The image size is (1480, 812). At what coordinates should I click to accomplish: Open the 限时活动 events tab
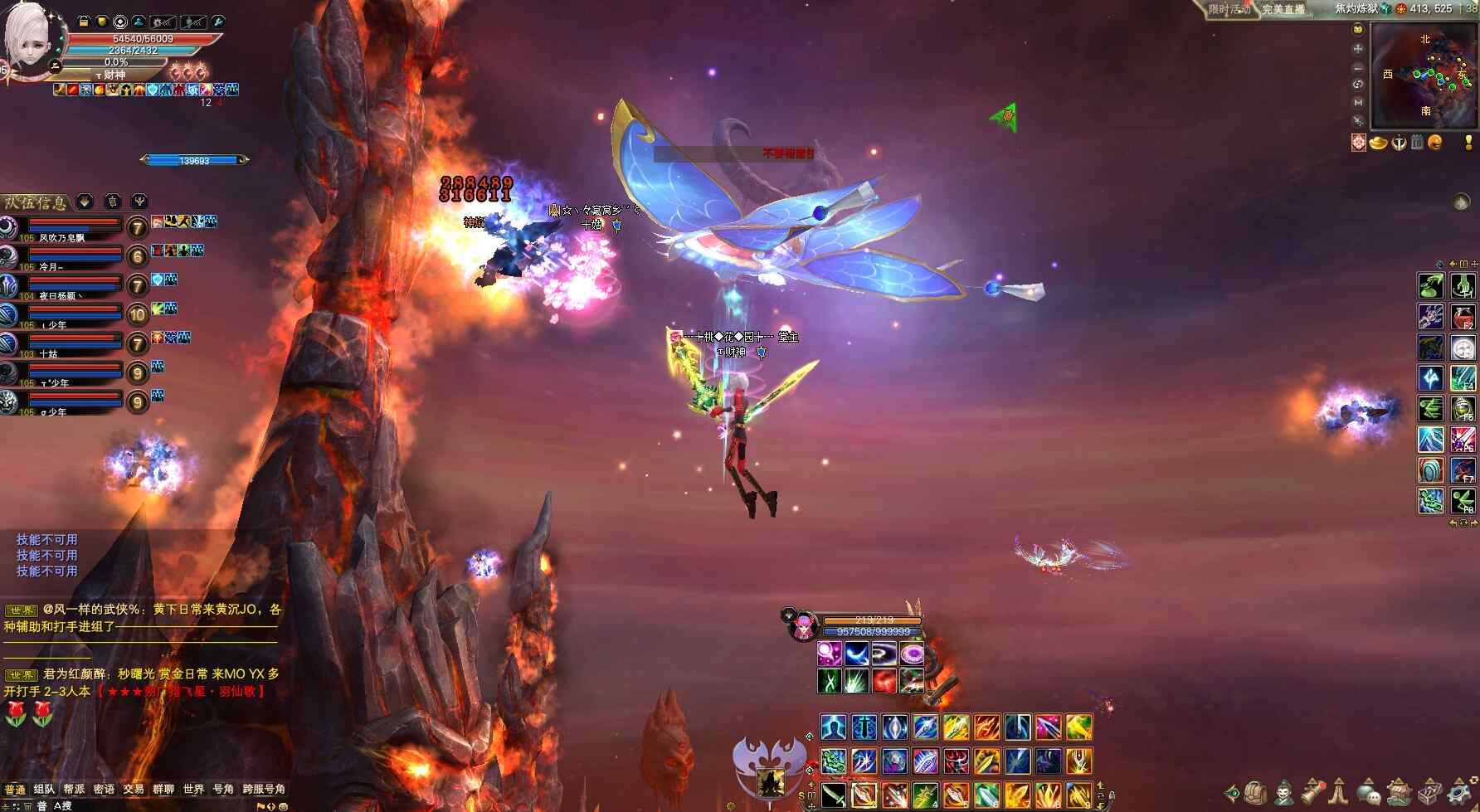[1229, 9]
